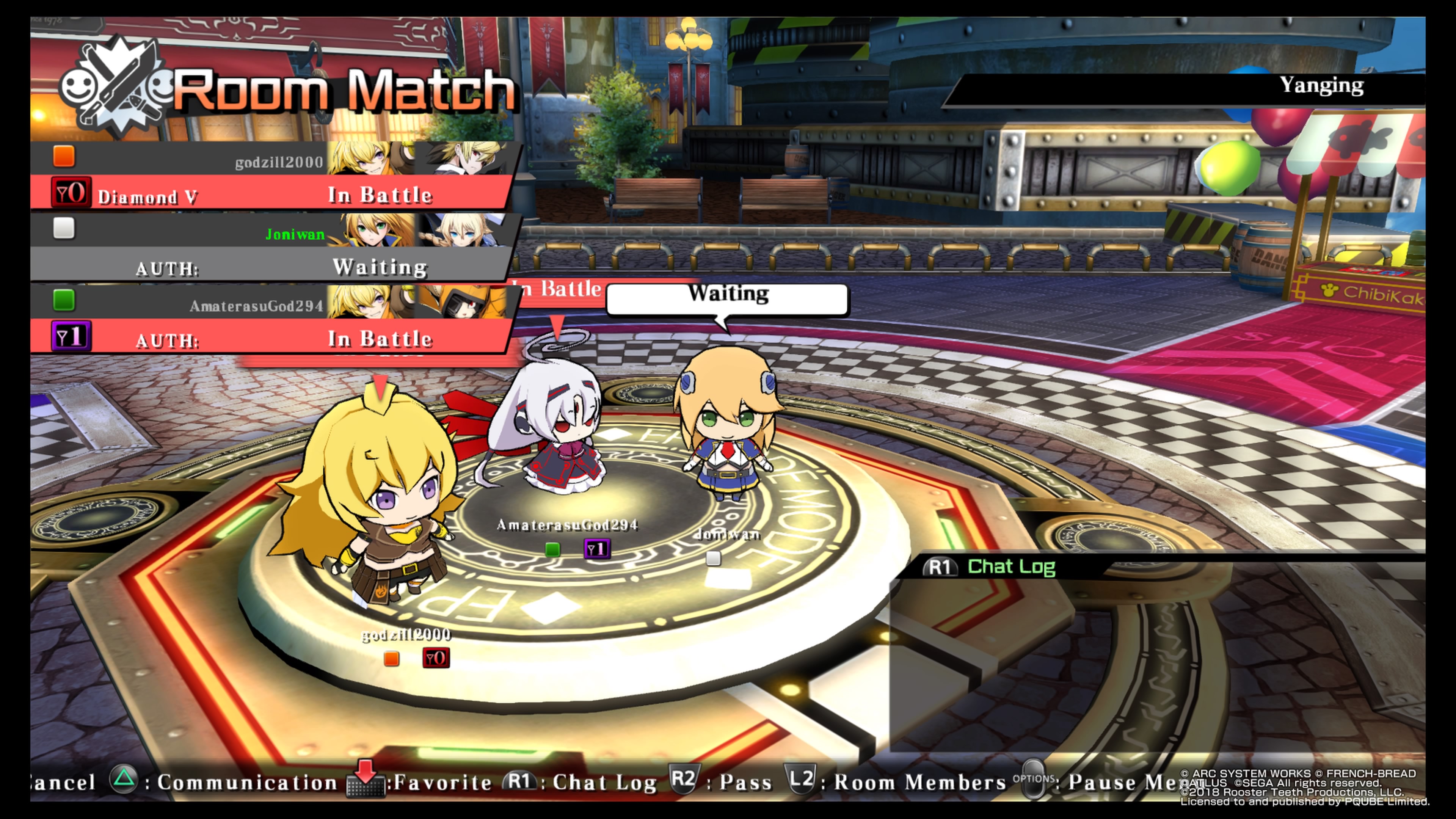The height and width of the screenshot is (819, 1456).
Task: Click the Yanging room name banner
Action: [x=1320, y=86]
